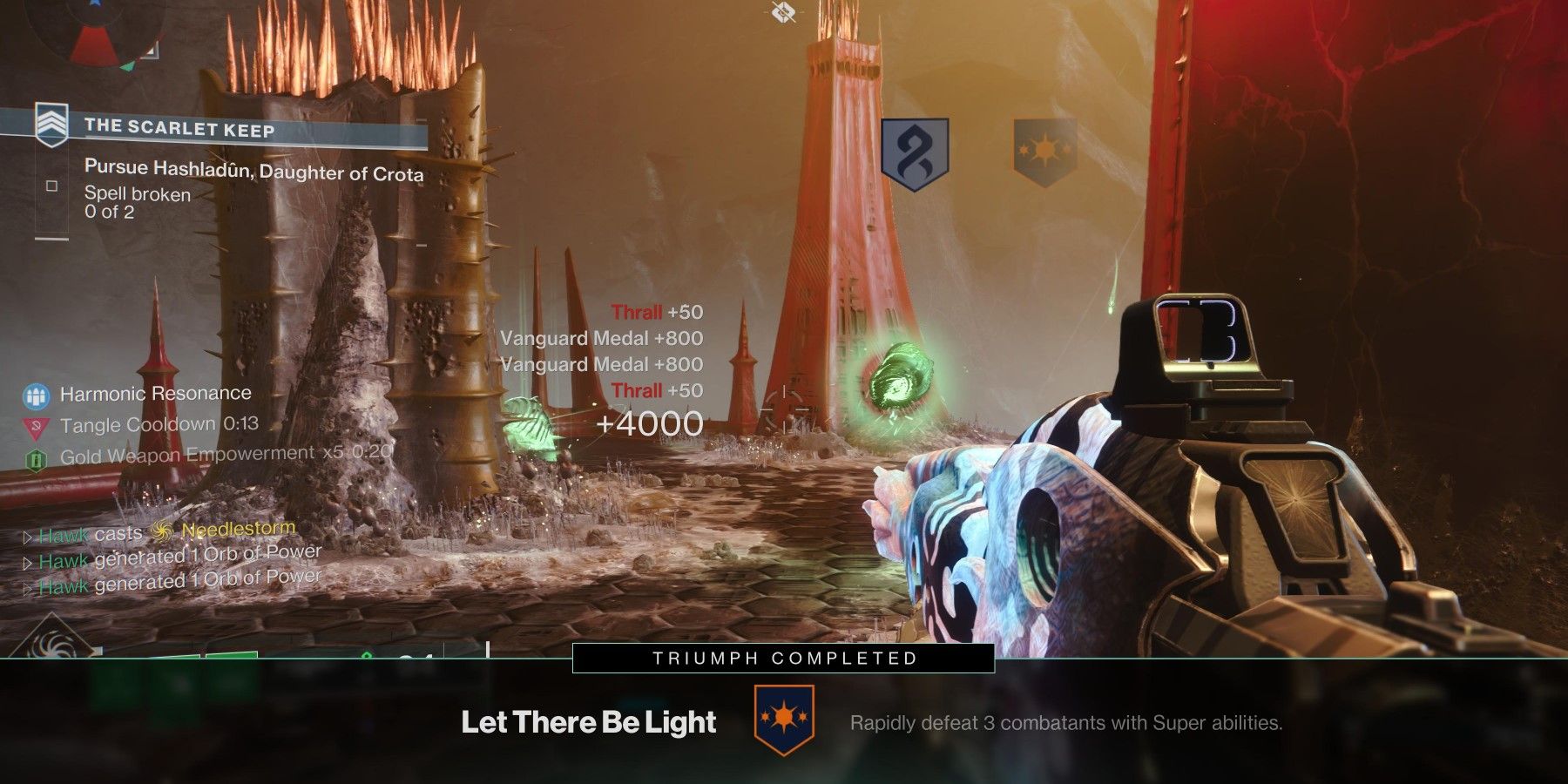Click the +4000 score popup

[649, 424]
